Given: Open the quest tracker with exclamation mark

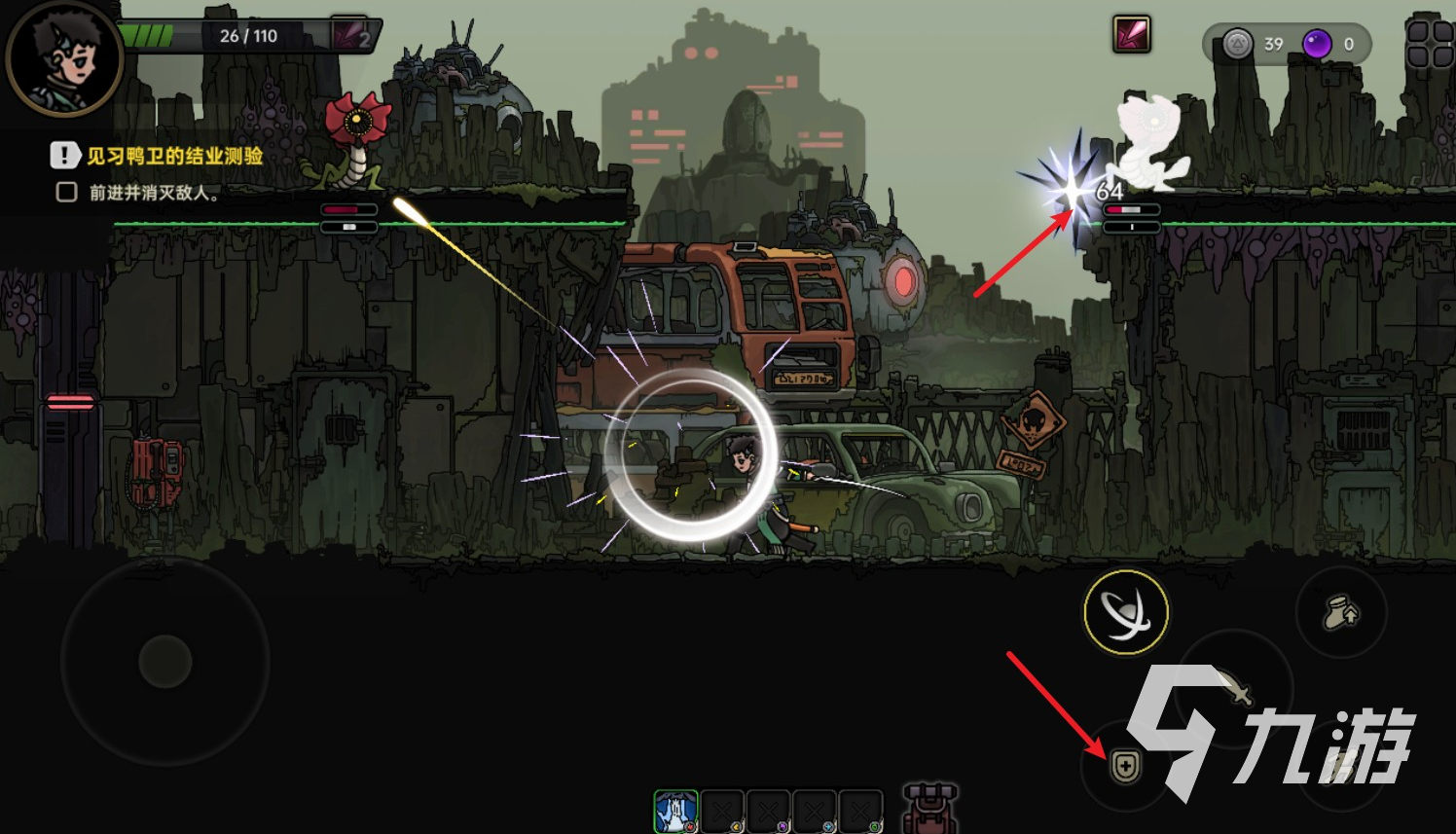Looking at the screenshot, I should (64, 156).
